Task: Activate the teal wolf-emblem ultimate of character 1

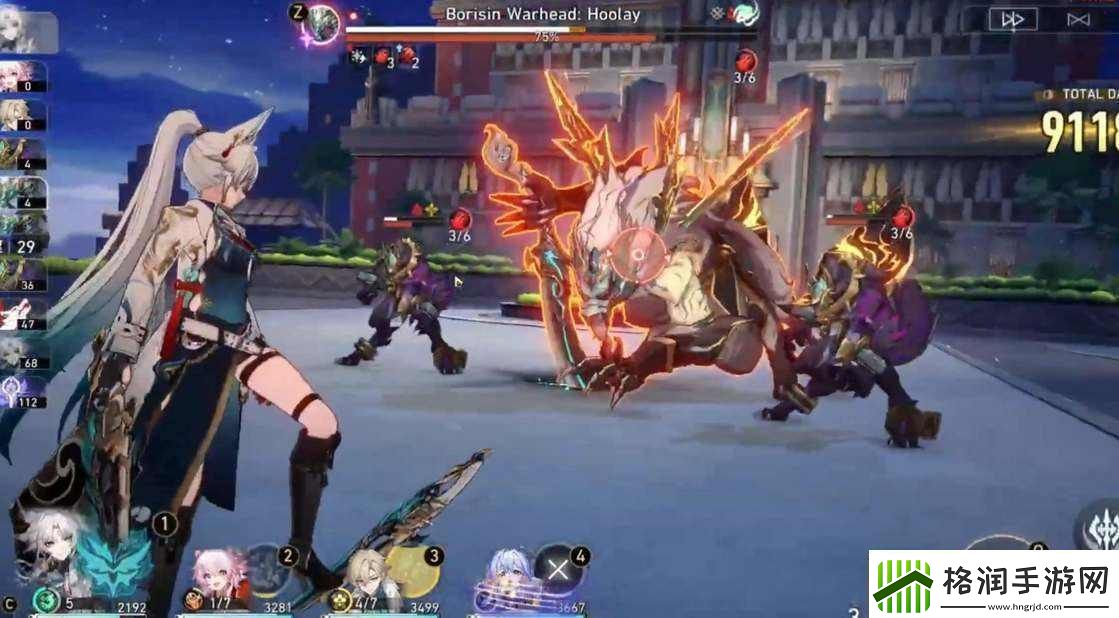Action: 112,563
